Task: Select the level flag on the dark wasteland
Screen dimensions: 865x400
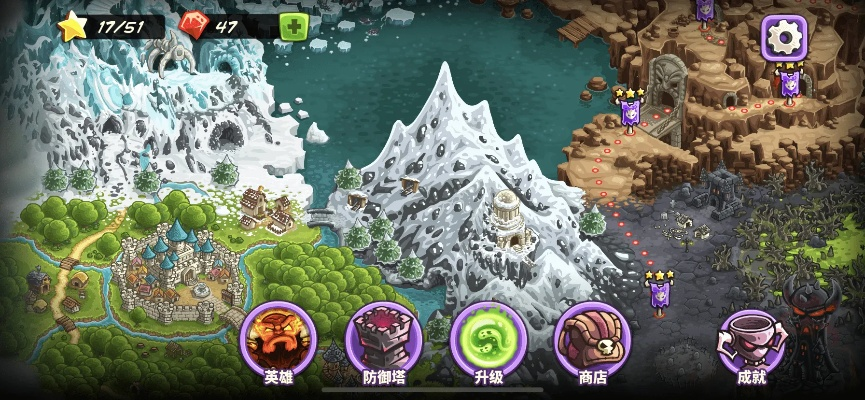Action: (659, 292)
